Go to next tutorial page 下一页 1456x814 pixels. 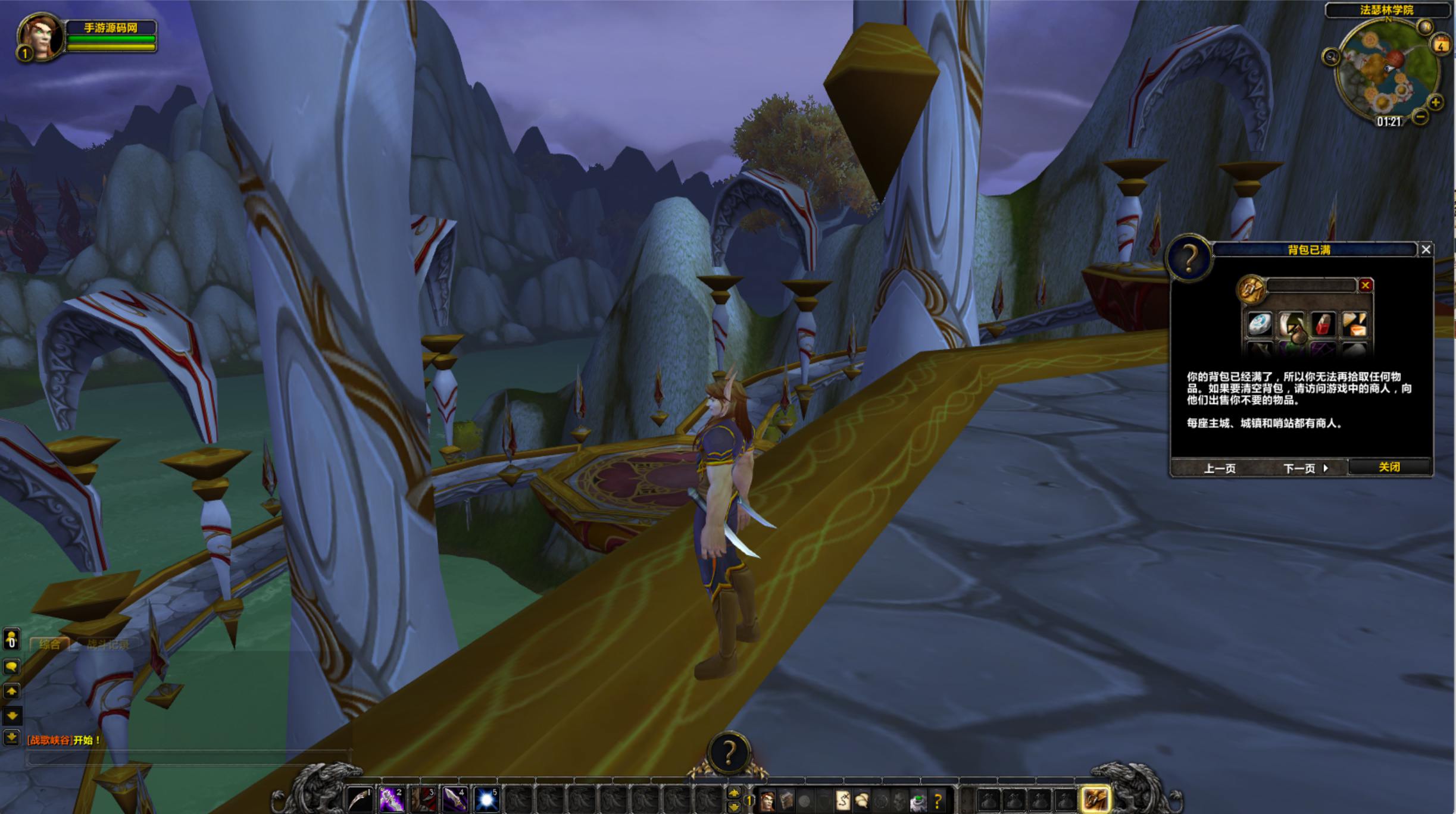point(1305,468)
